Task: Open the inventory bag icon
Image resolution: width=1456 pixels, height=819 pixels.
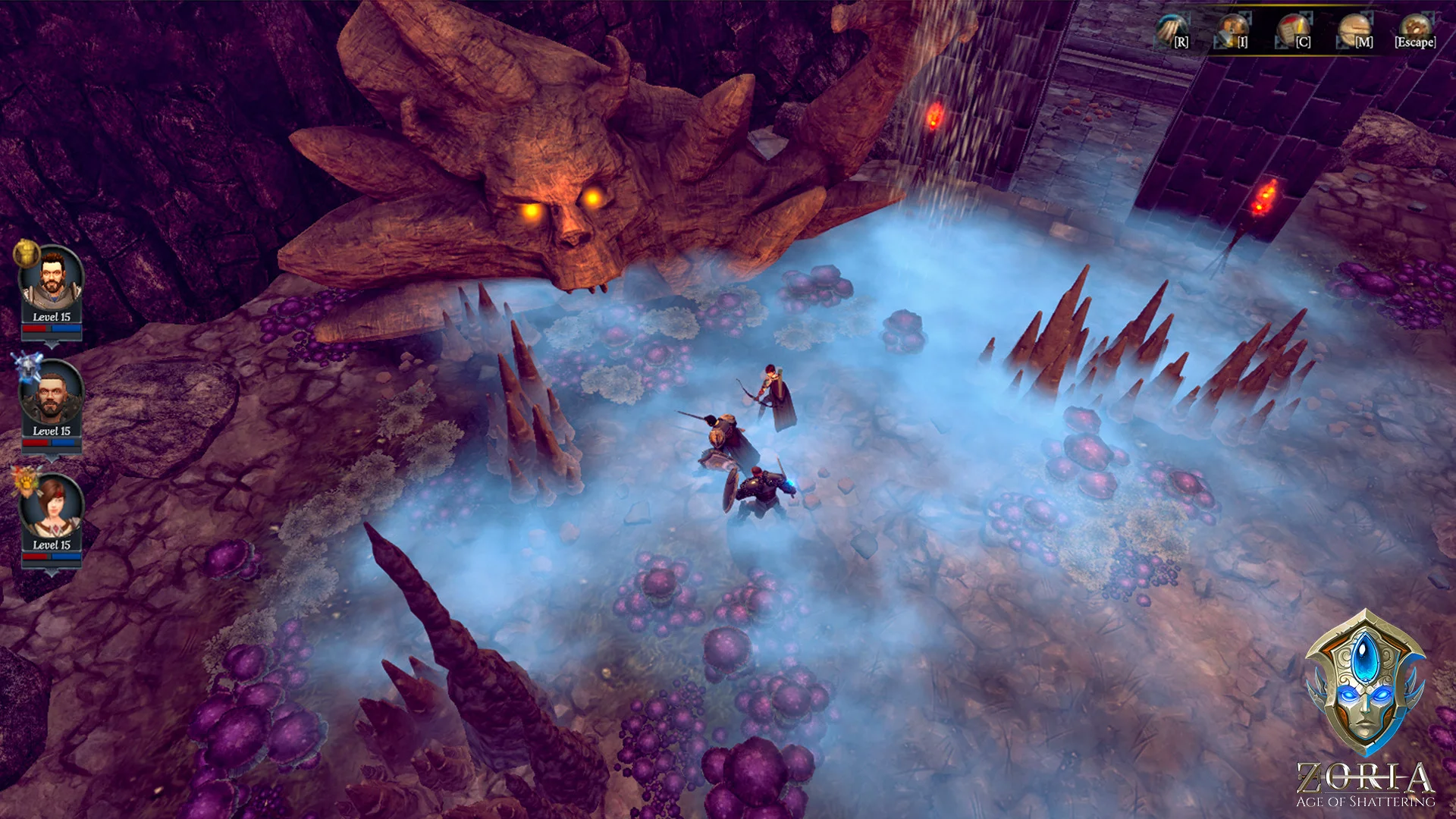Action: [x=1232, y=31]
